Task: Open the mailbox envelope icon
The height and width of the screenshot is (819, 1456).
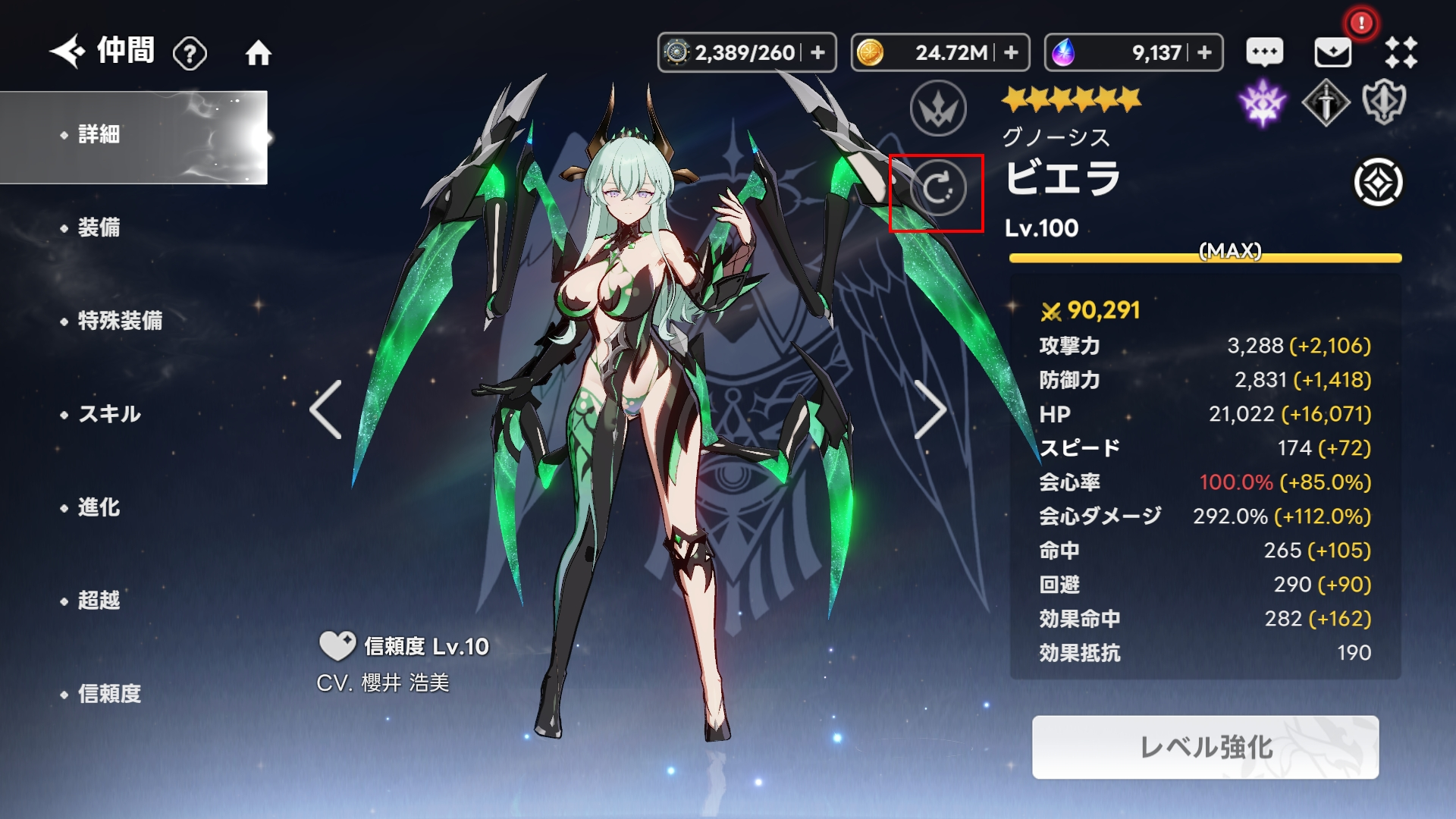Action: pos(1332,52)
